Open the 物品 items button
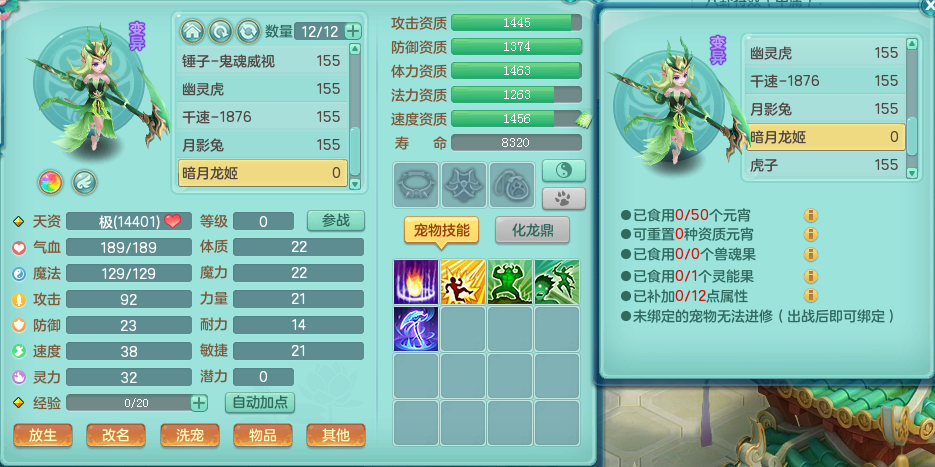Image resolution: width=935 pixels, height=467 pixels. pos(262,435)
